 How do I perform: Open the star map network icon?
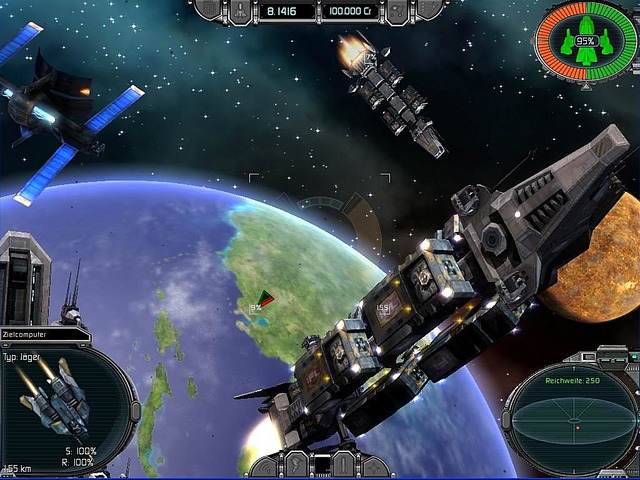397,10
